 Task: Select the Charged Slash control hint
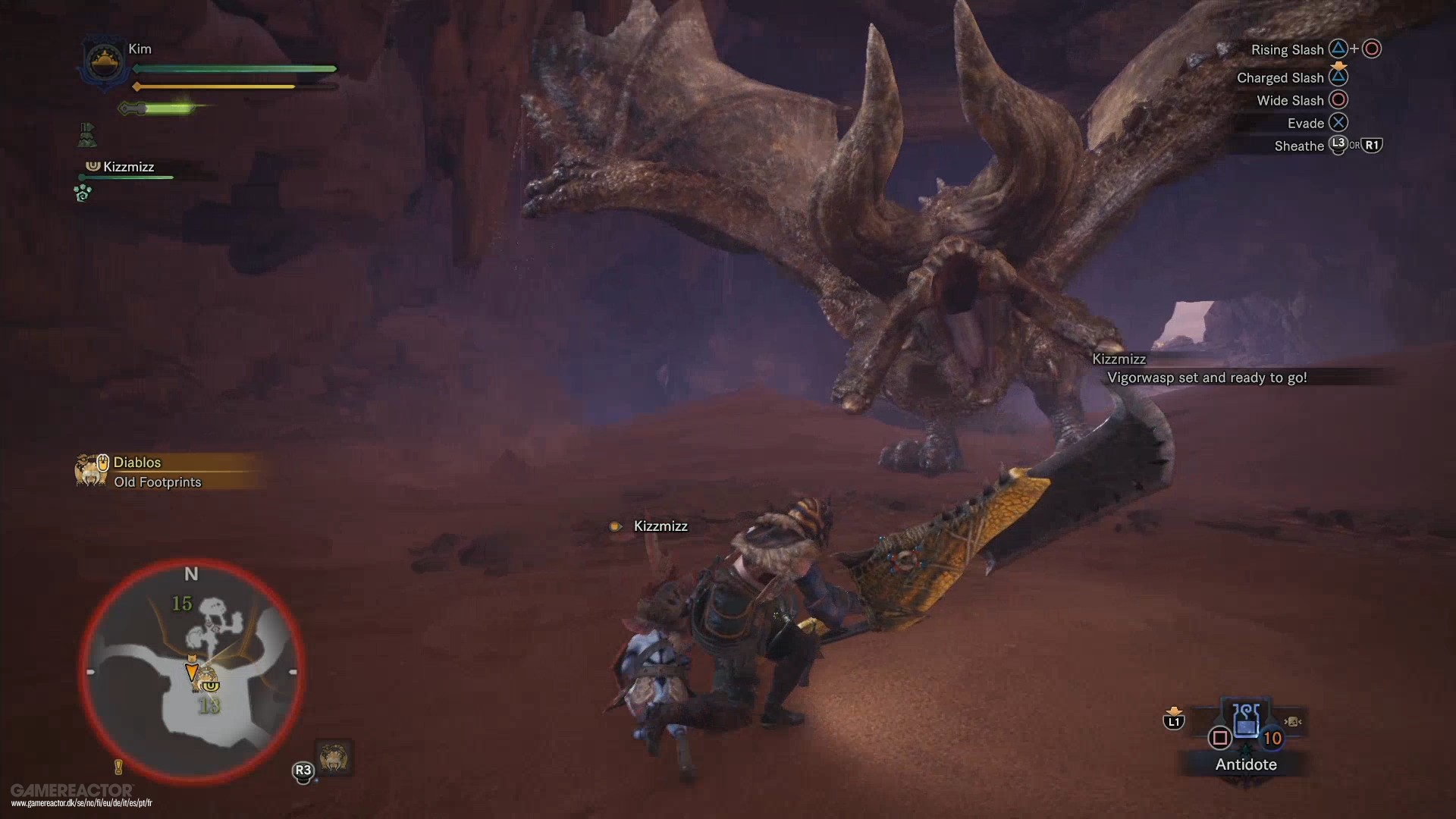pos(1280,77)
